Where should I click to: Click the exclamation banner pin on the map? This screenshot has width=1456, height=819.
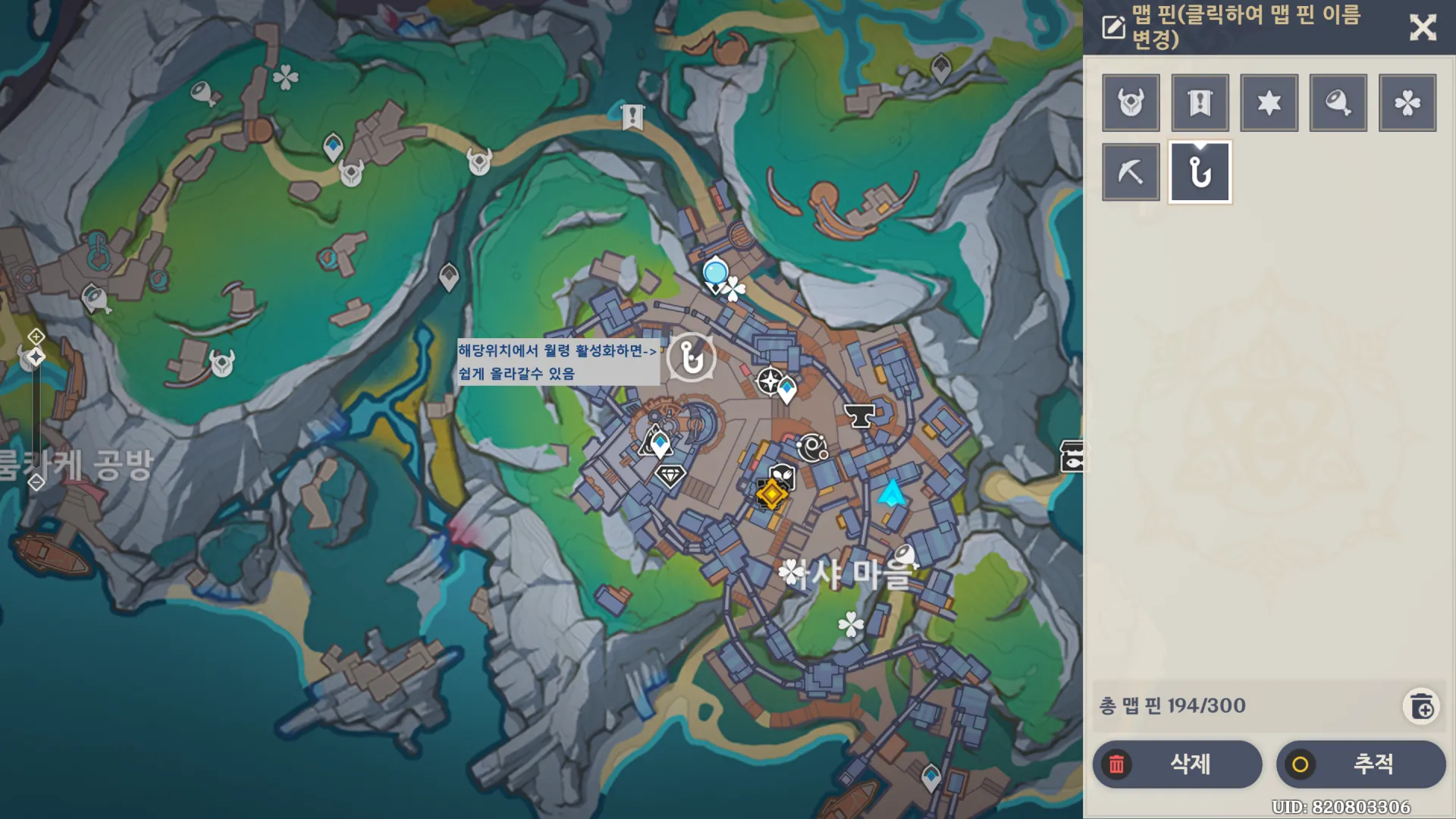(632, 117)
